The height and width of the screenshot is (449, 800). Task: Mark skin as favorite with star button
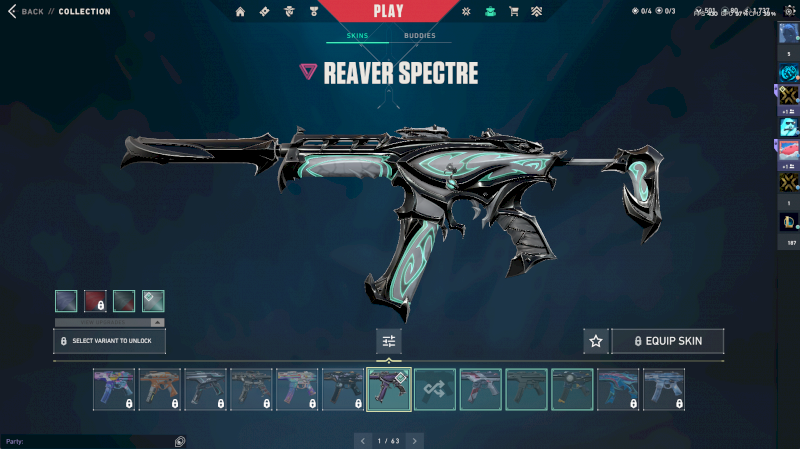point(596,341)
